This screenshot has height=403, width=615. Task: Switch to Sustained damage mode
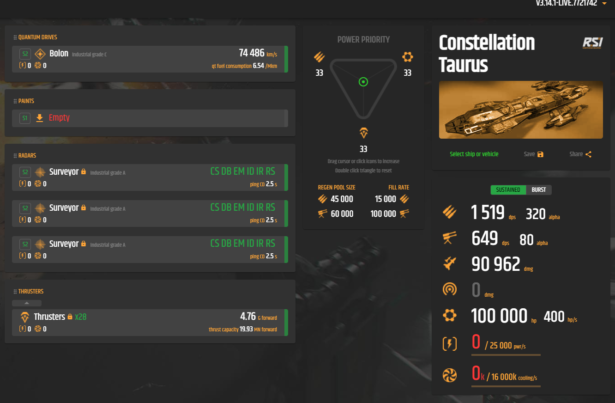point(507,189)
